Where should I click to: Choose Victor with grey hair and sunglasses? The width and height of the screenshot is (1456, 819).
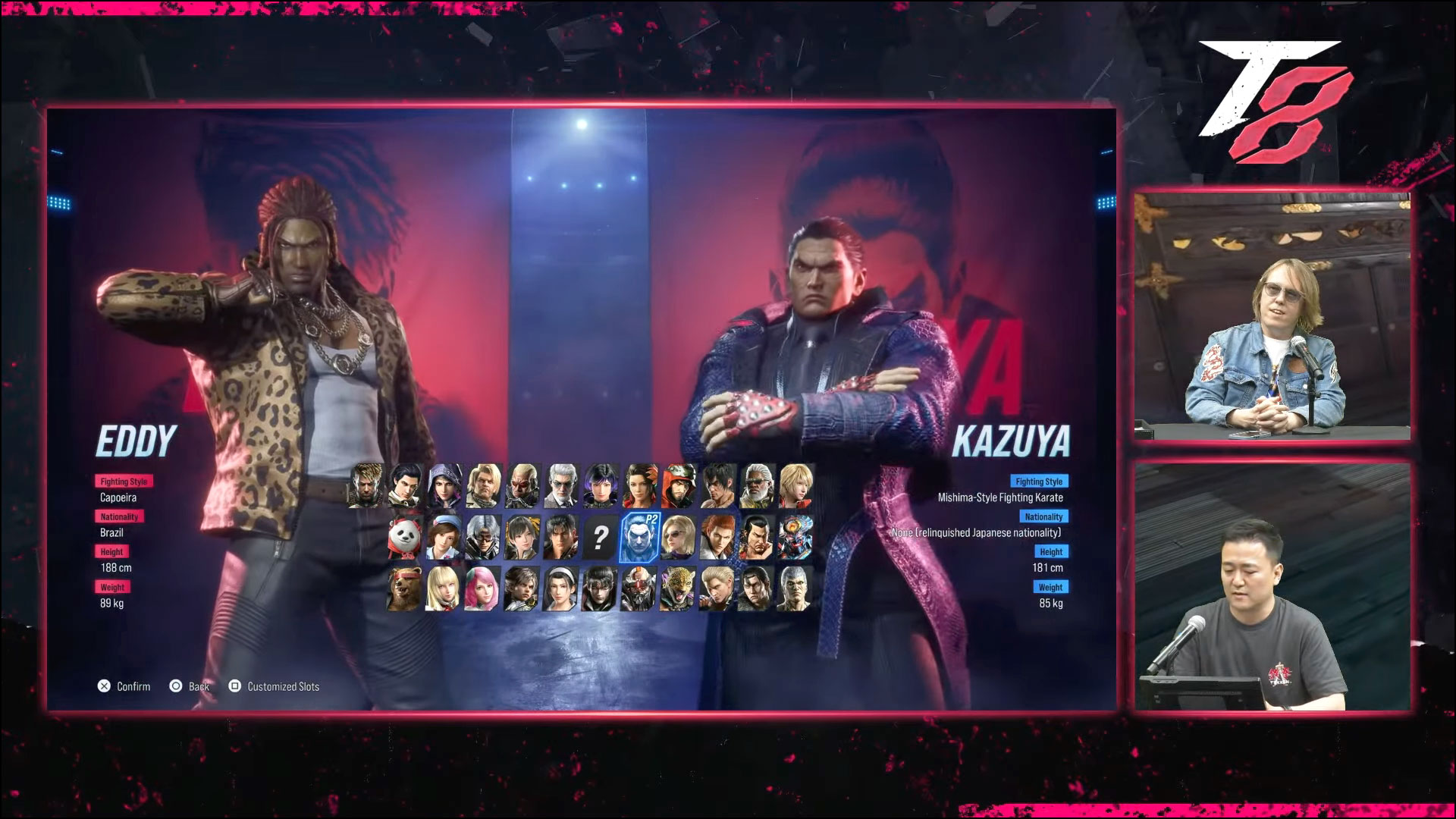pos(561,485)
